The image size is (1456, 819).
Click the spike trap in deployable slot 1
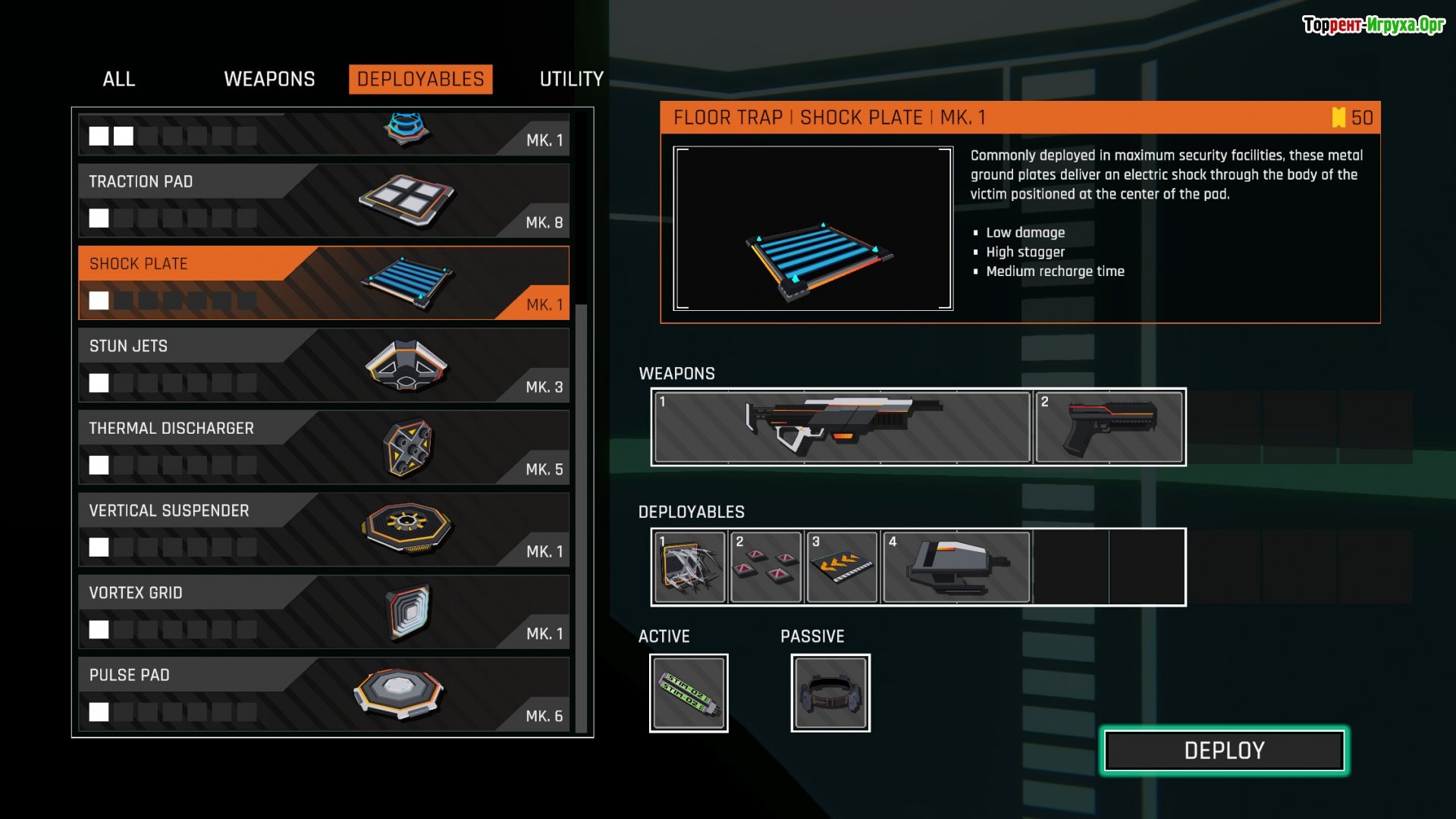click(689, 567)
